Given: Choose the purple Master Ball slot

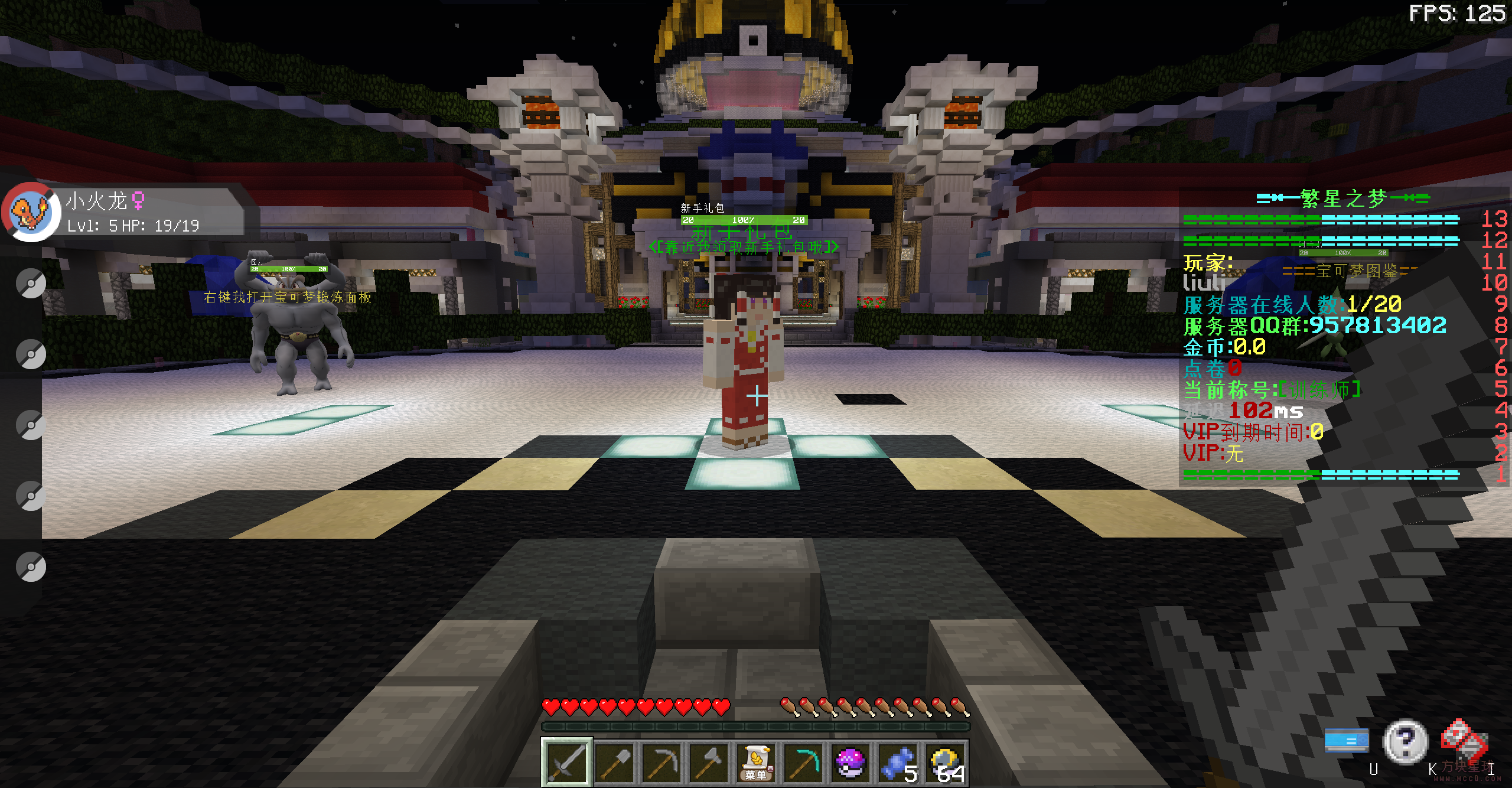Looking at the screenshot, I should coord(850,763).
